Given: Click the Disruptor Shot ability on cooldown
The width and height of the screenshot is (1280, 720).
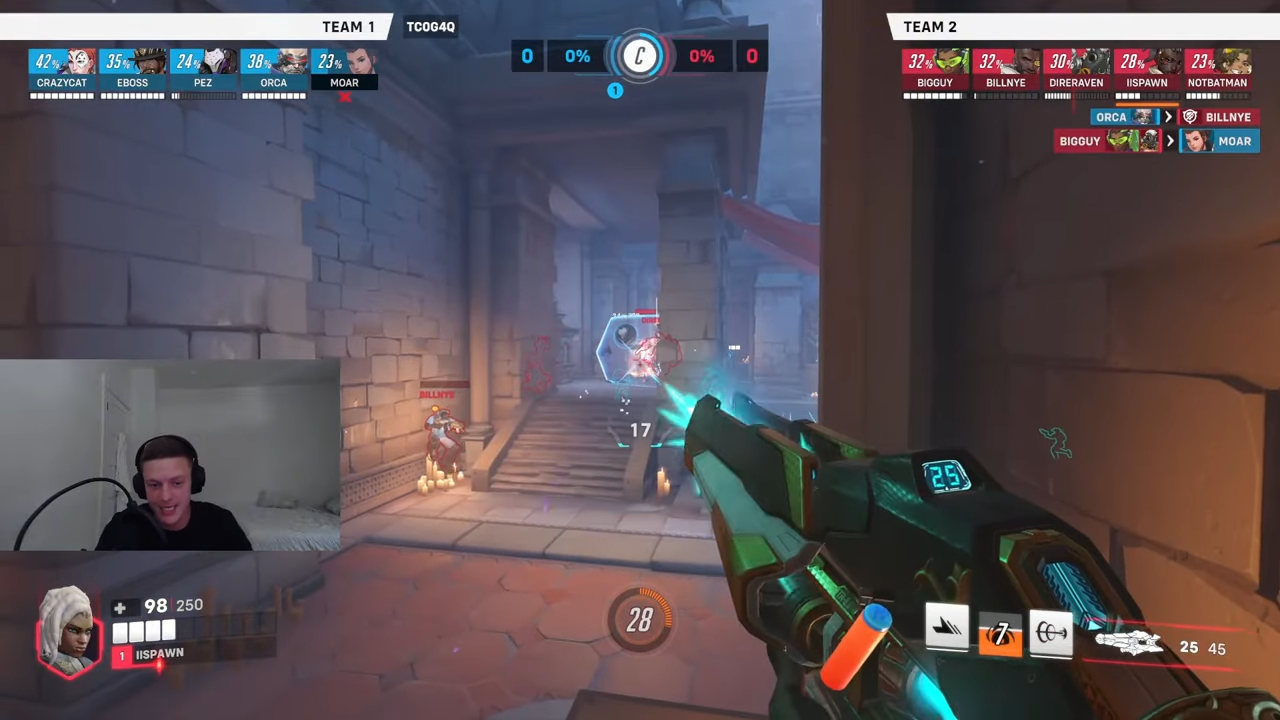Looking at the screenshot, I should coord(999,634).
